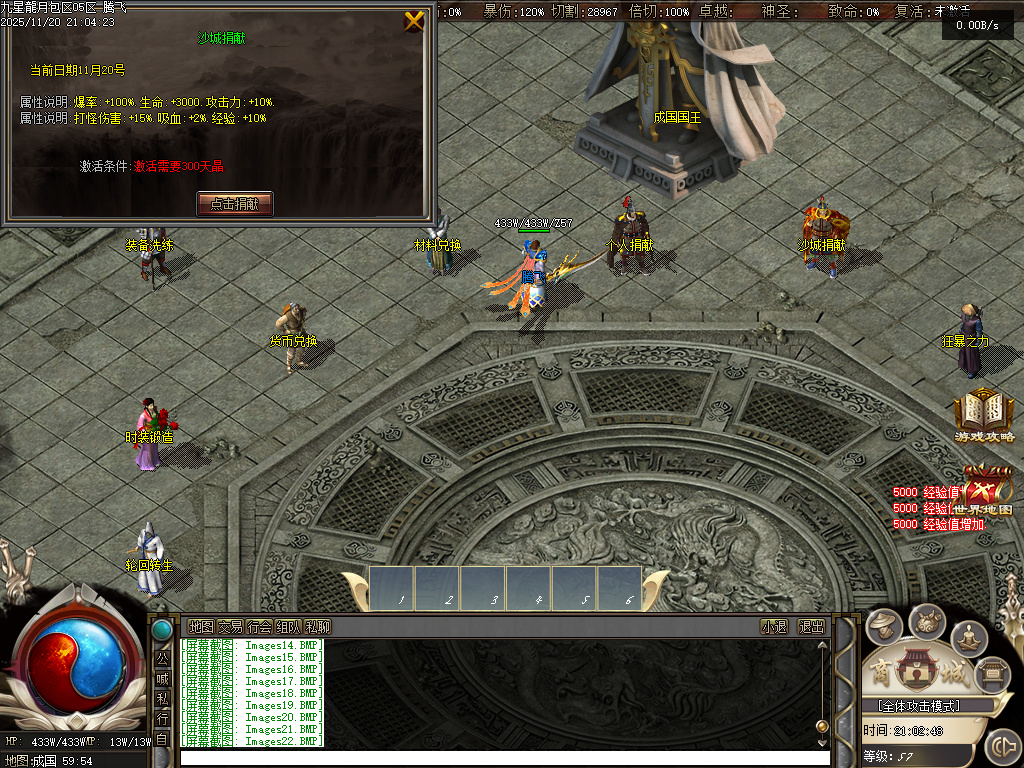Screen dimensions: 1024x768
Task: Open the 私聊 private chat tab
Action: click(x=317, y=627)
